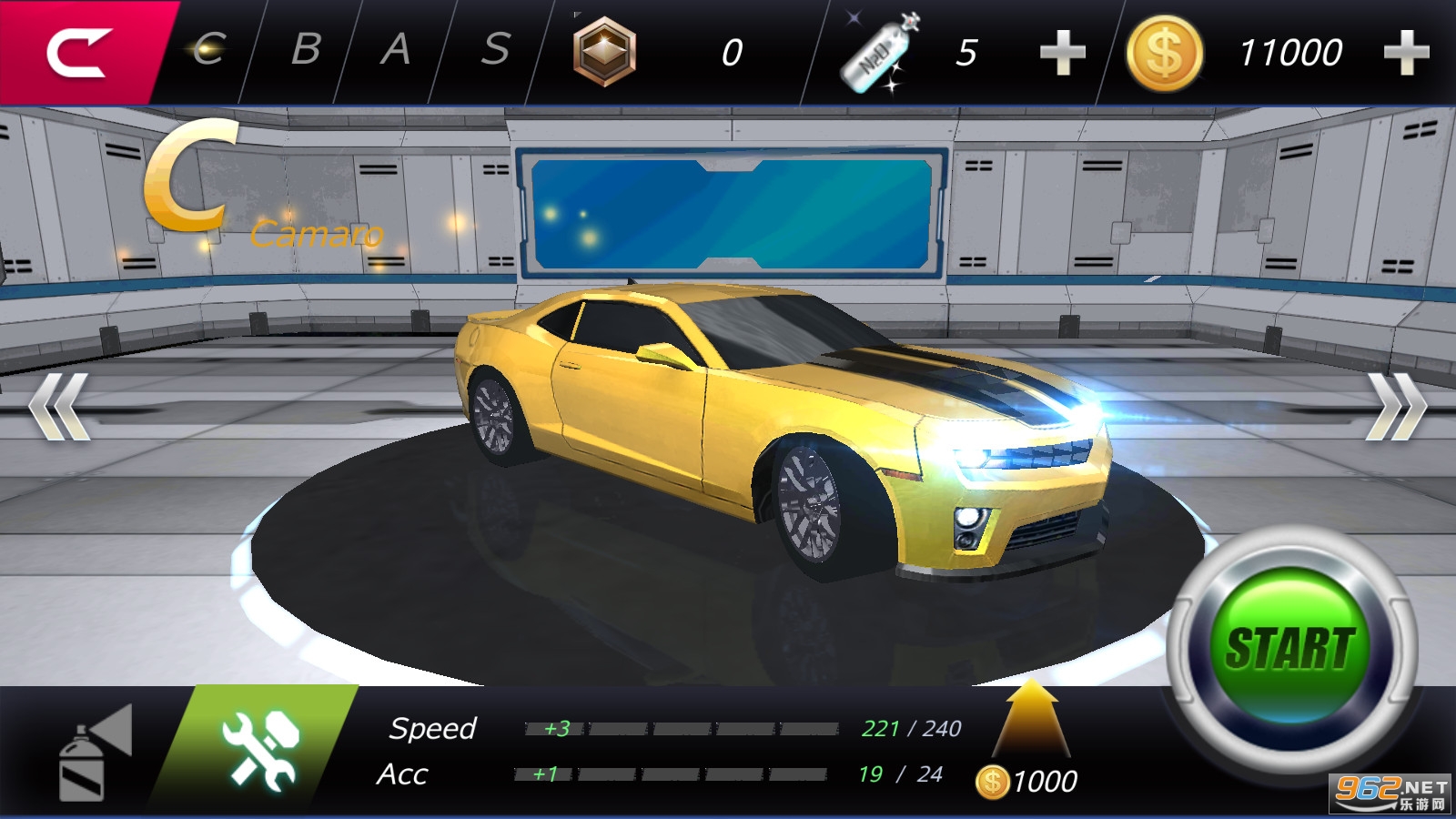Open the spray paint tab
Screen dimensions: 1456x819
(x=91, y=753)
